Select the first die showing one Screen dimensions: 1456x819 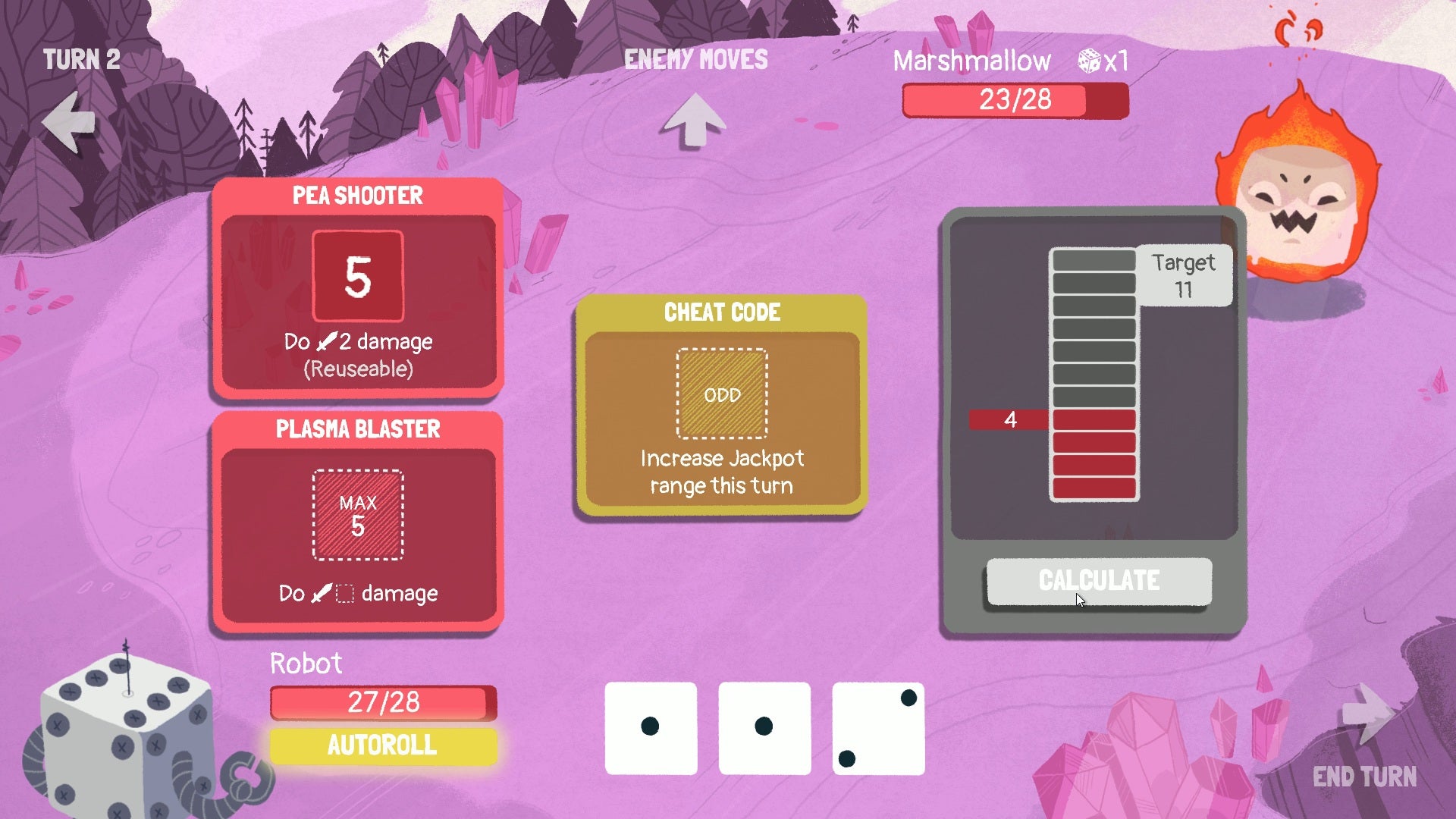point(651,726)
